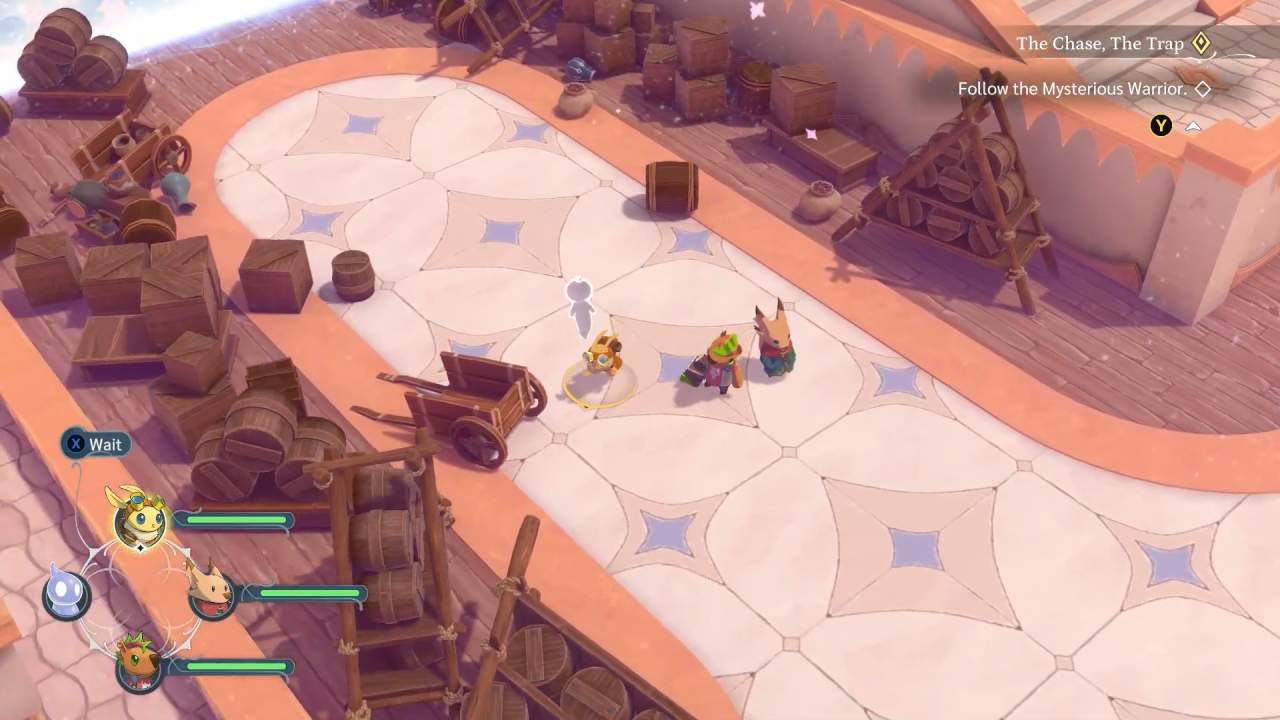Click the Wait text button
This screenshot has width=1280, height=720.
click(105, 444)
